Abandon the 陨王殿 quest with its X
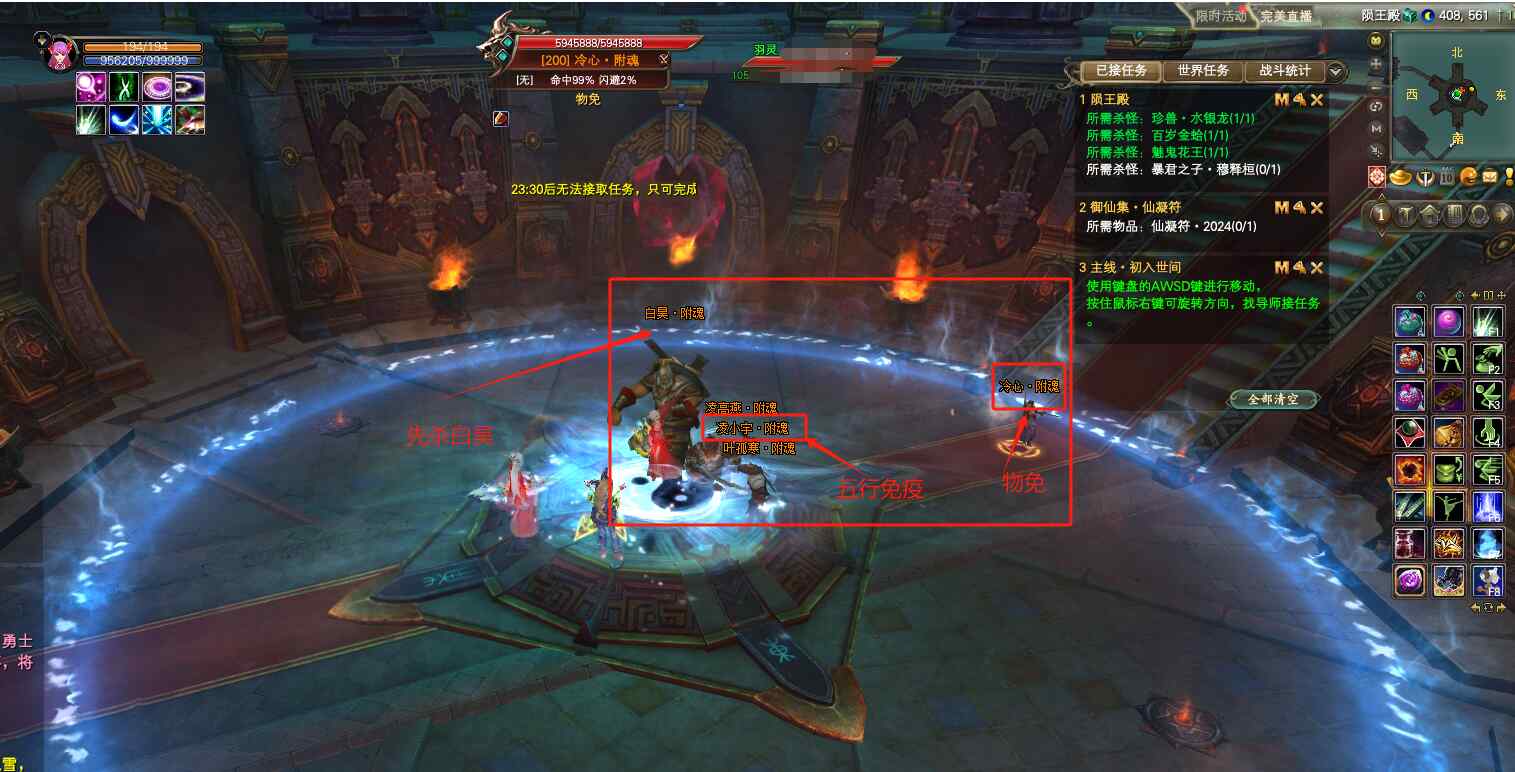Screen dimensions: 1515x772 tap(1317, 100)
